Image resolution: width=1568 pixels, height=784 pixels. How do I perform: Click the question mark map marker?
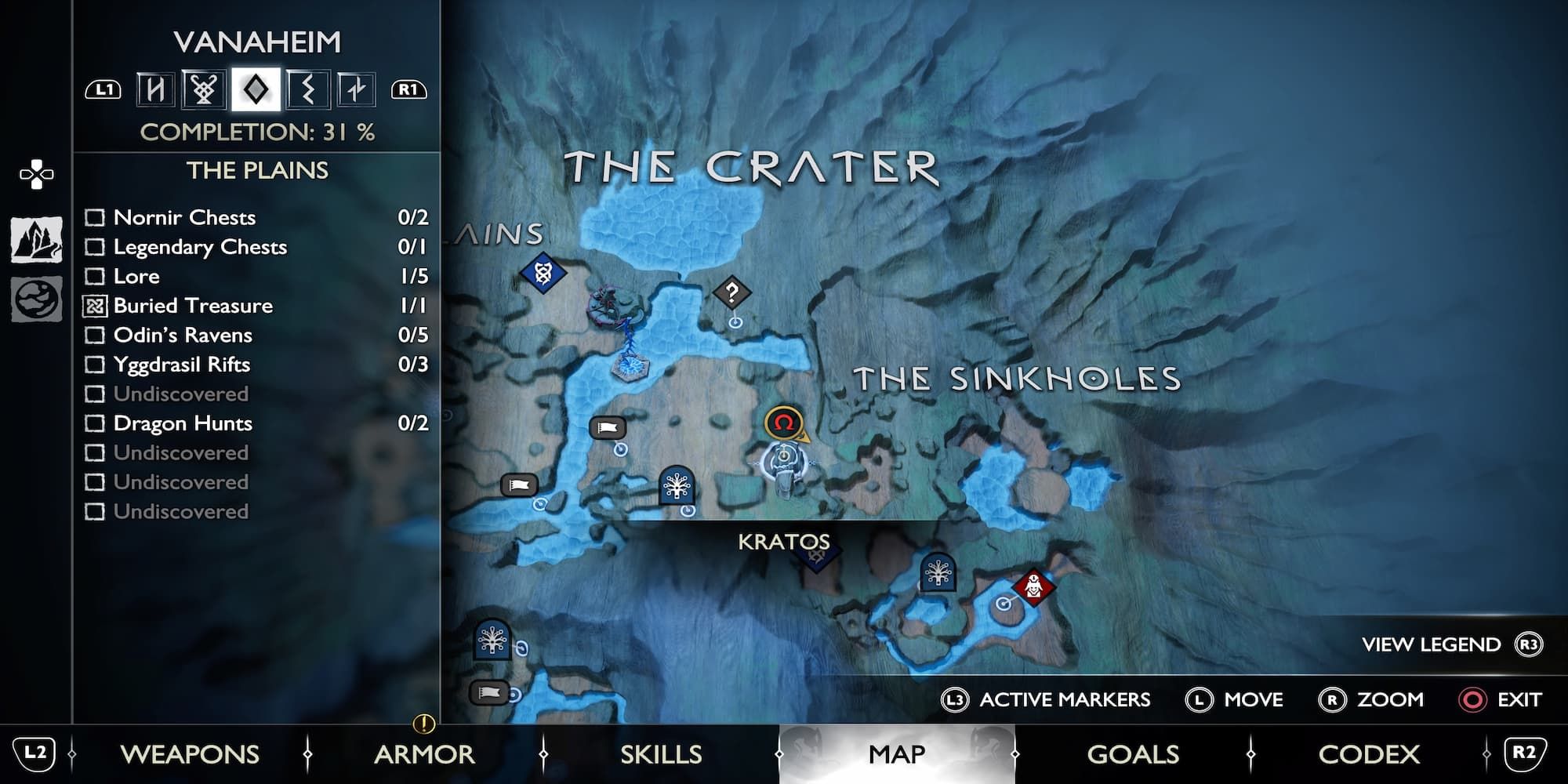[731, 293]
